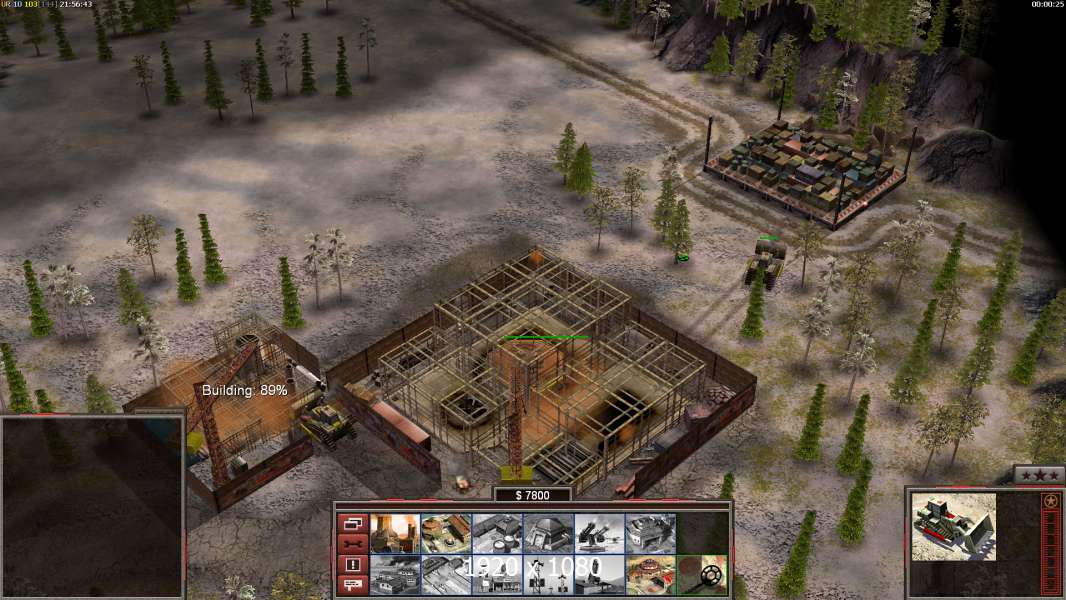Choose the colored round-roof command center icon

[x=650, y=575]
